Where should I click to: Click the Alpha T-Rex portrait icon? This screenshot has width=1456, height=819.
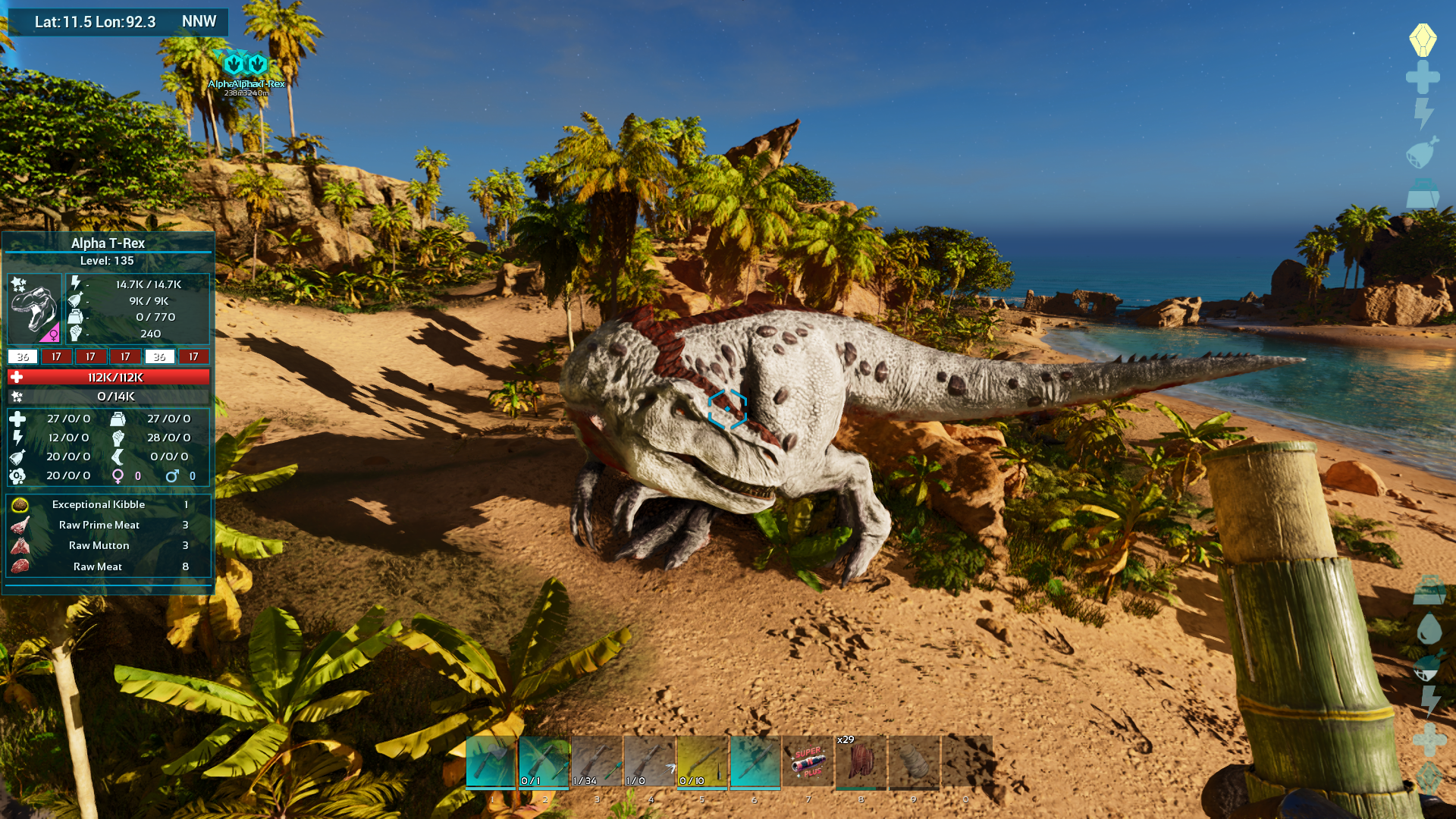coord(34,309)
